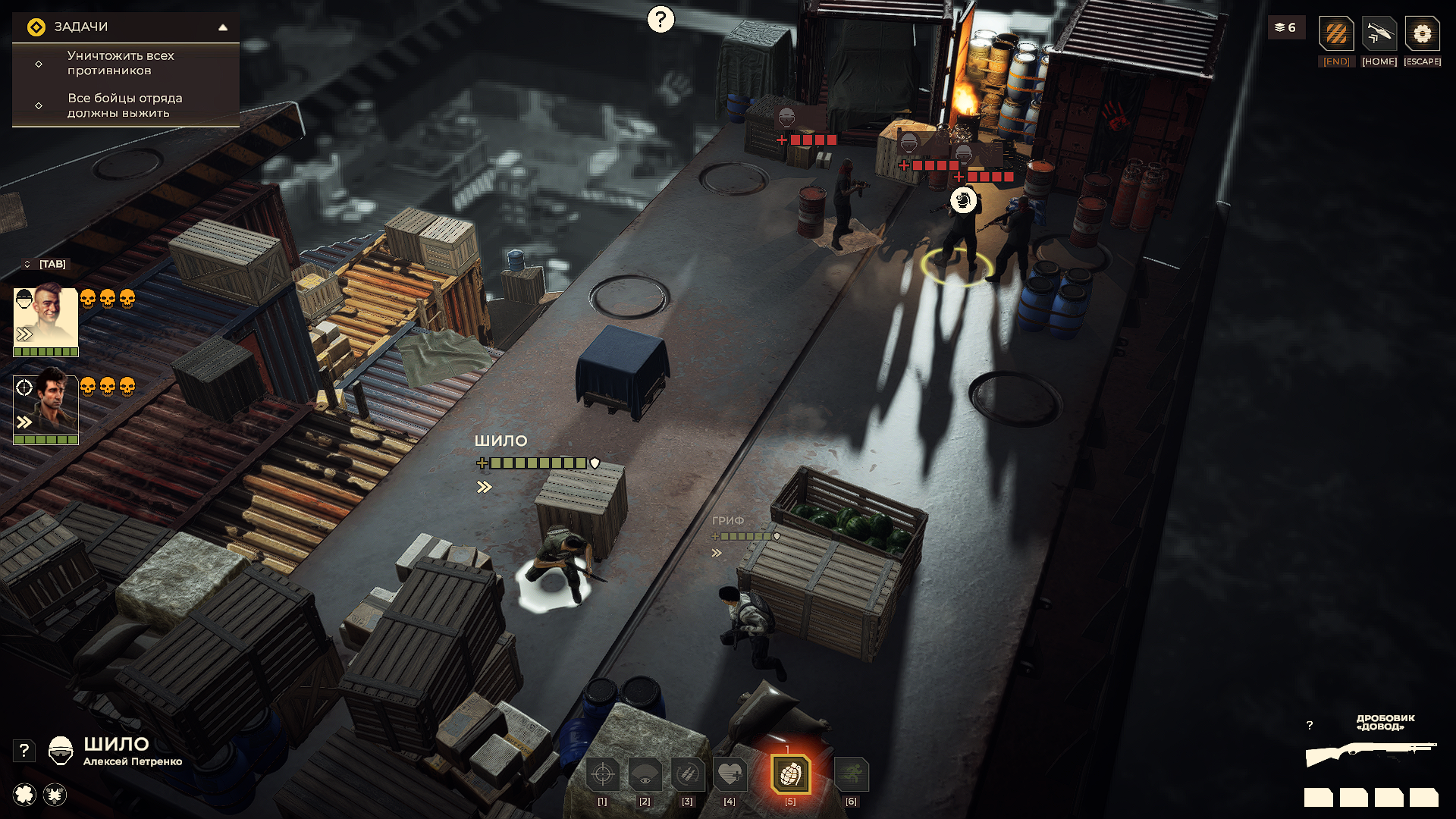Use the heal heart ability
The image size is (1456, 819).
pyautogui.click(x=730, y=774)
